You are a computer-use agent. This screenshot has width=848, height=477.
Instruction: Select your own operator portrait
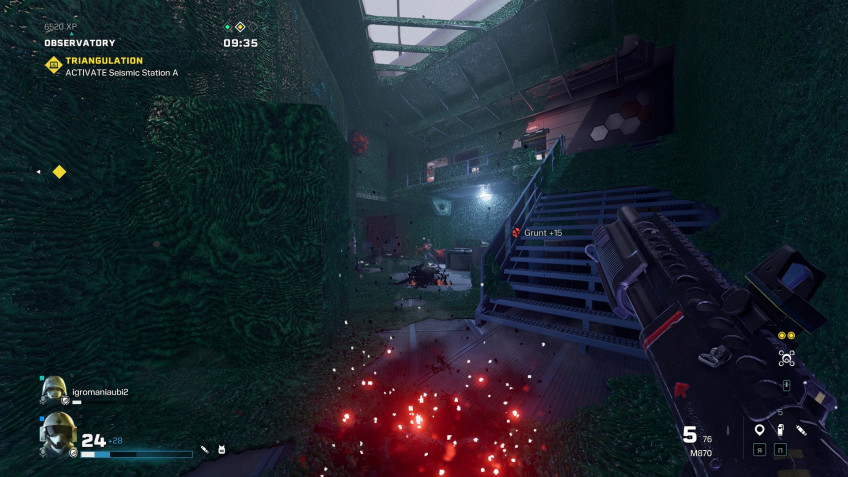(57, 436)
